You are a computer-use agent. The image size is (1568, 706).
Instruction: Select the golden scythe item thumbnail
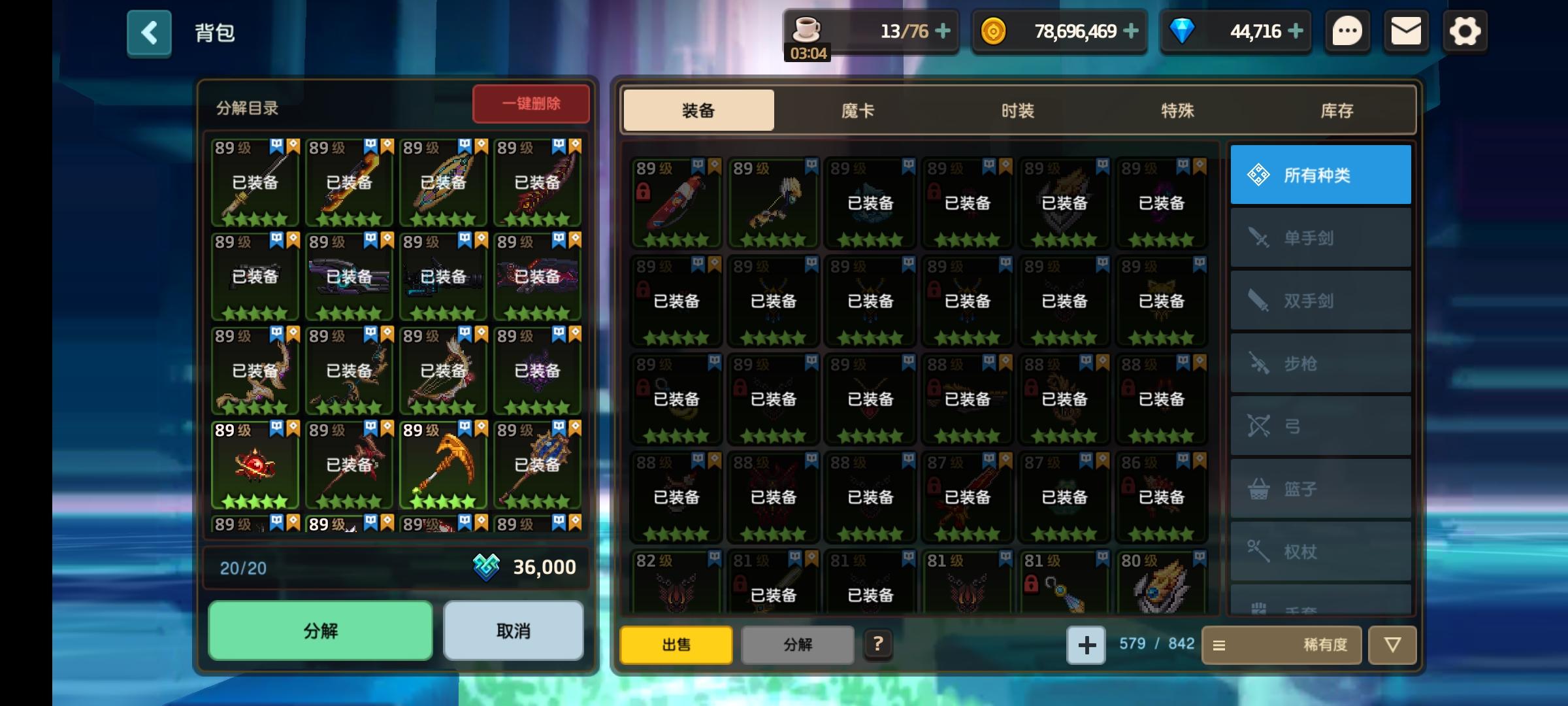click(x=442, y=464)
